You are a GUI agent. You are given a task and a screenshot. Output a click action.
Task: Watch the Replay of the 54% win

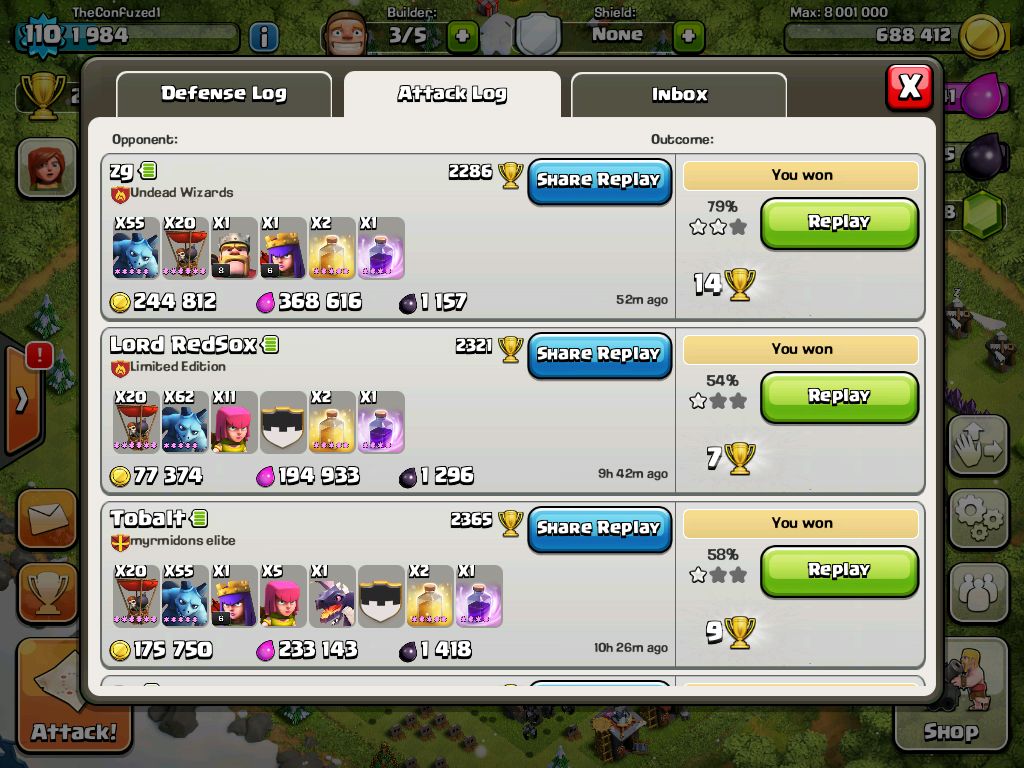[839, 397]
